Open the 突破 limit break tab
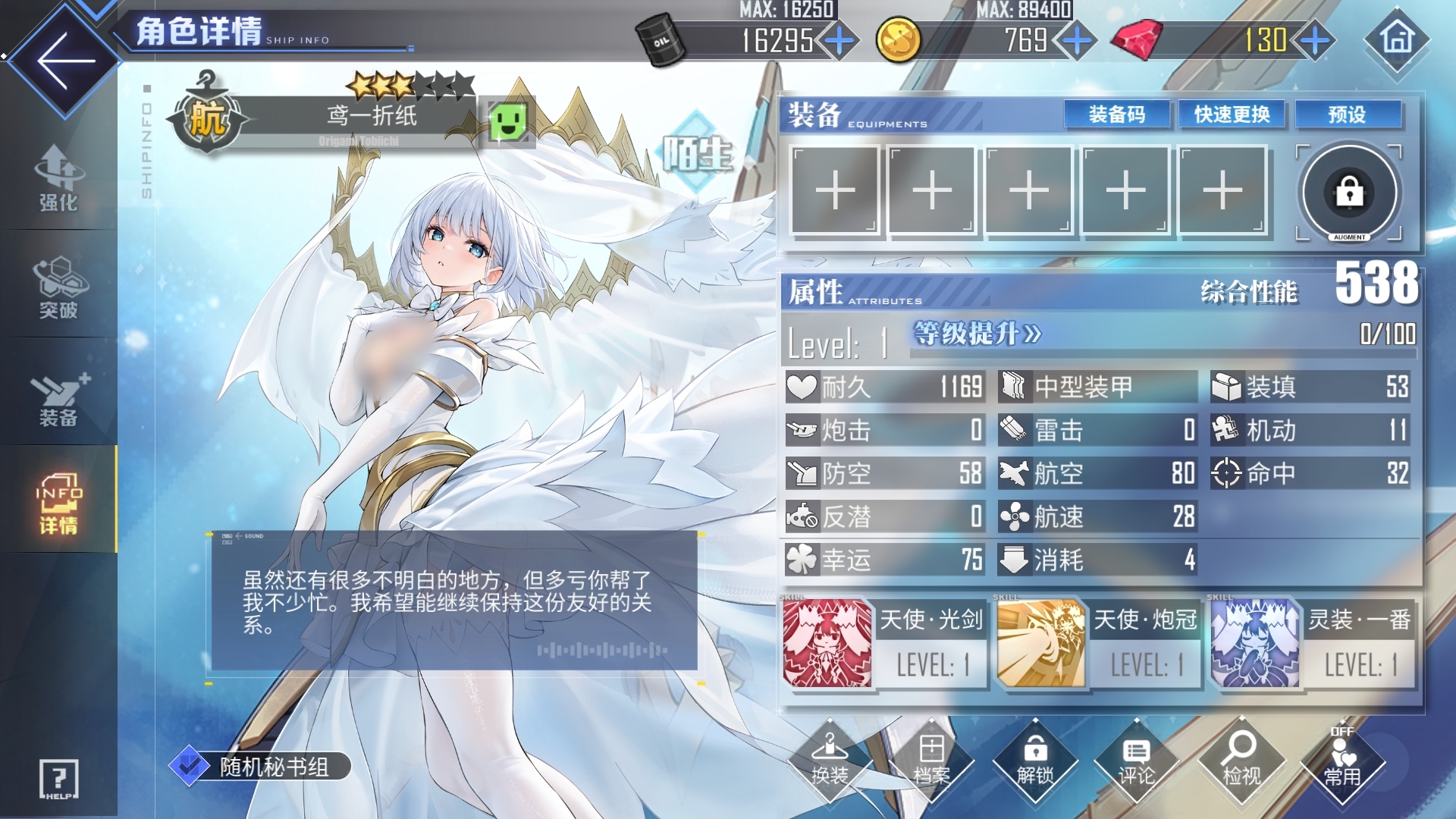Viewport: 1456px width, 819px height. coord(58,287)
